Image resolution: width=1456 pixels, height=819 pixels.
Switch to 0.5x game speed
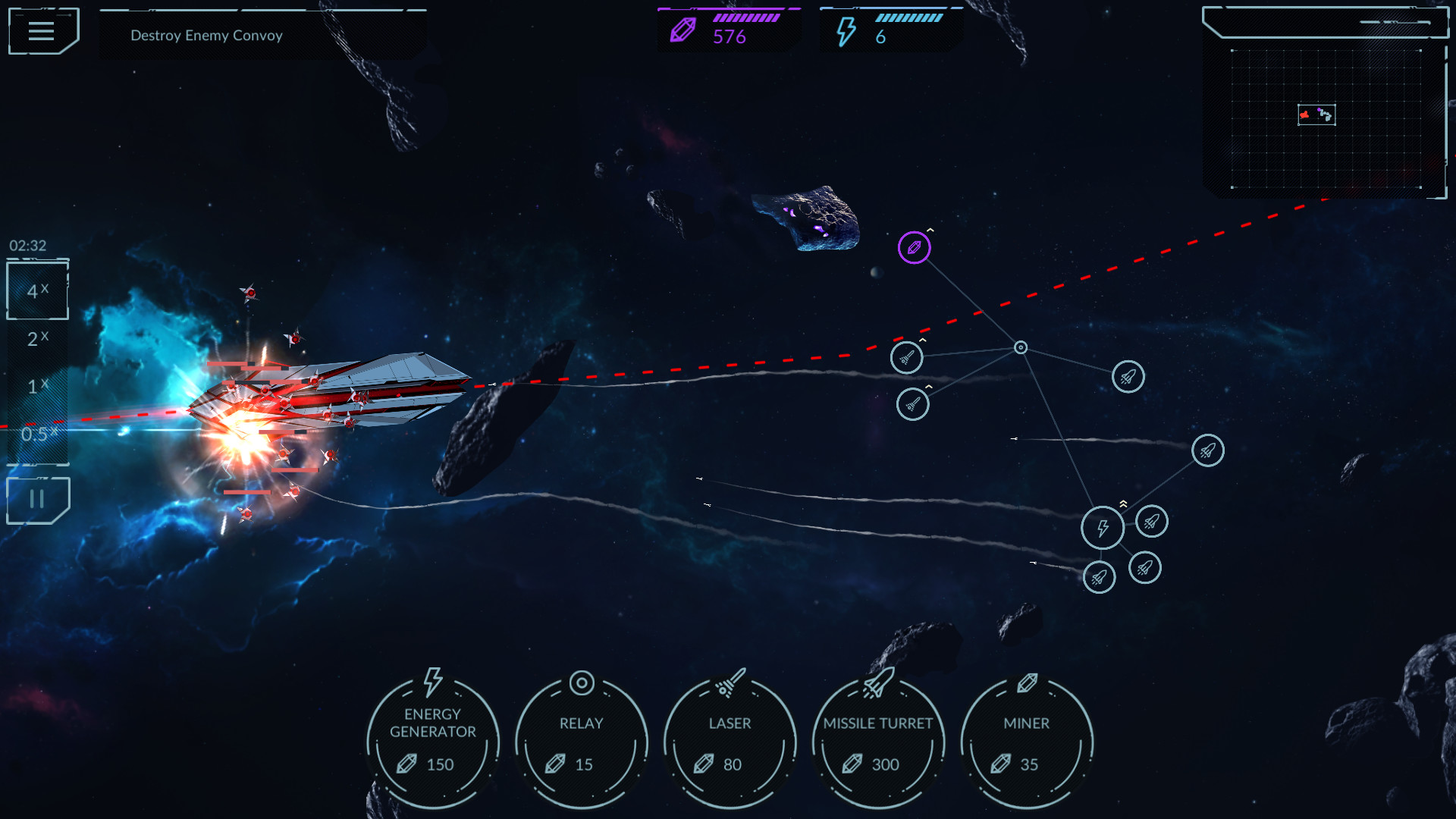[x=37, y=433]
